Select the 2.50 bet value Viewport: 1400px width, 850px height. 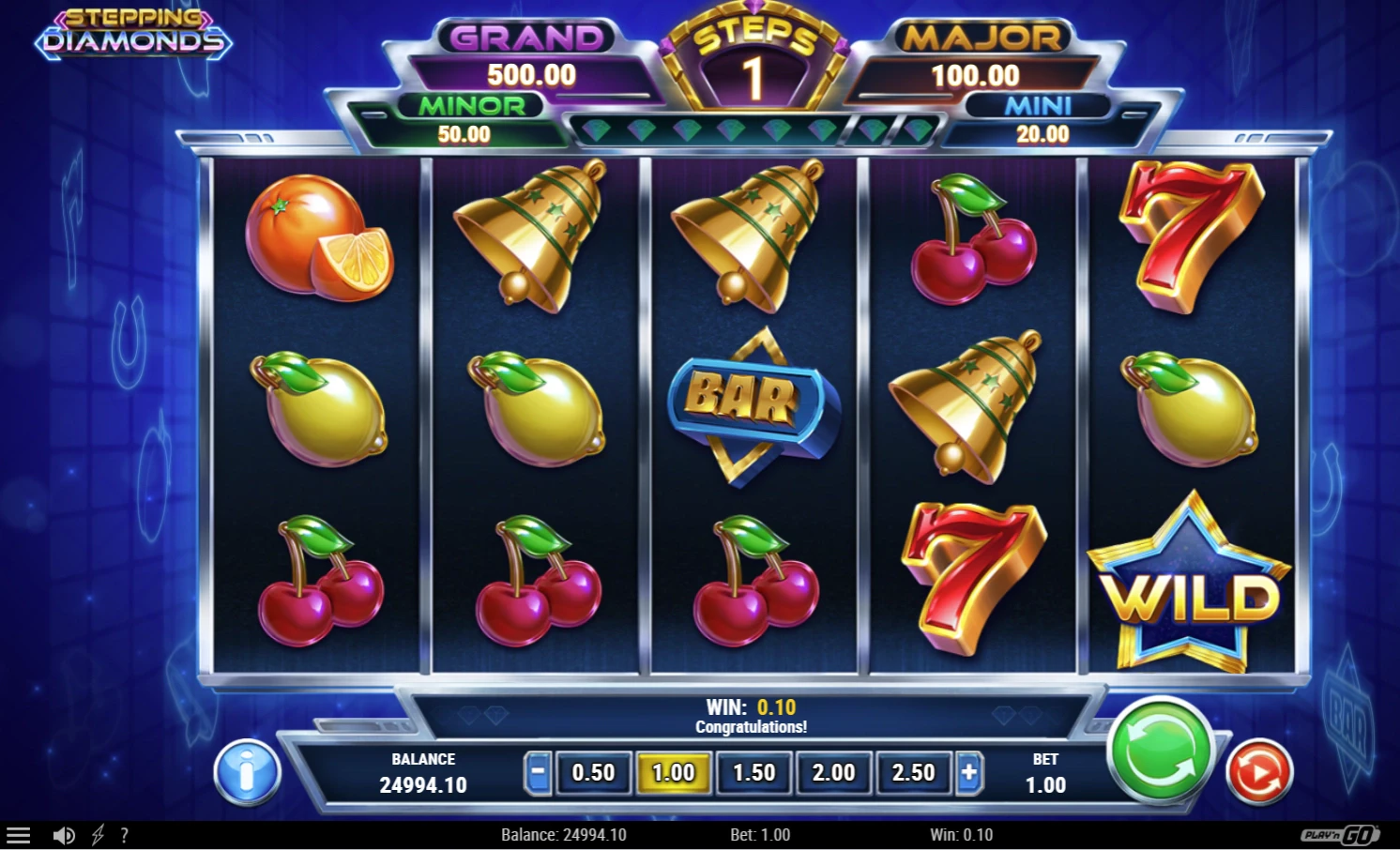point(913,773)
